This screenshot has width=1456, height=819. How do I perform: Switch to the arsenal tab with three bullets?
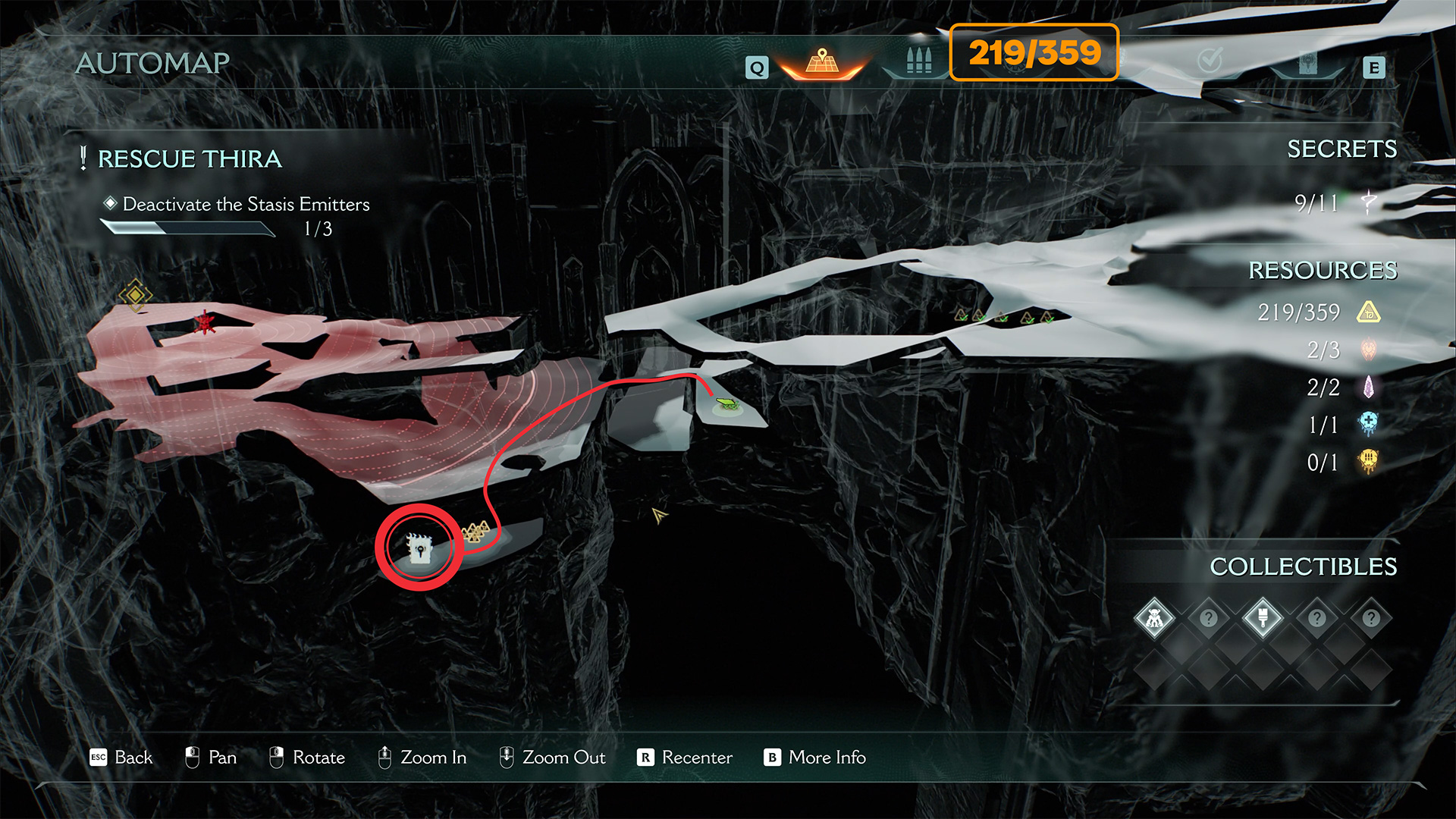[x=918, y=61]
